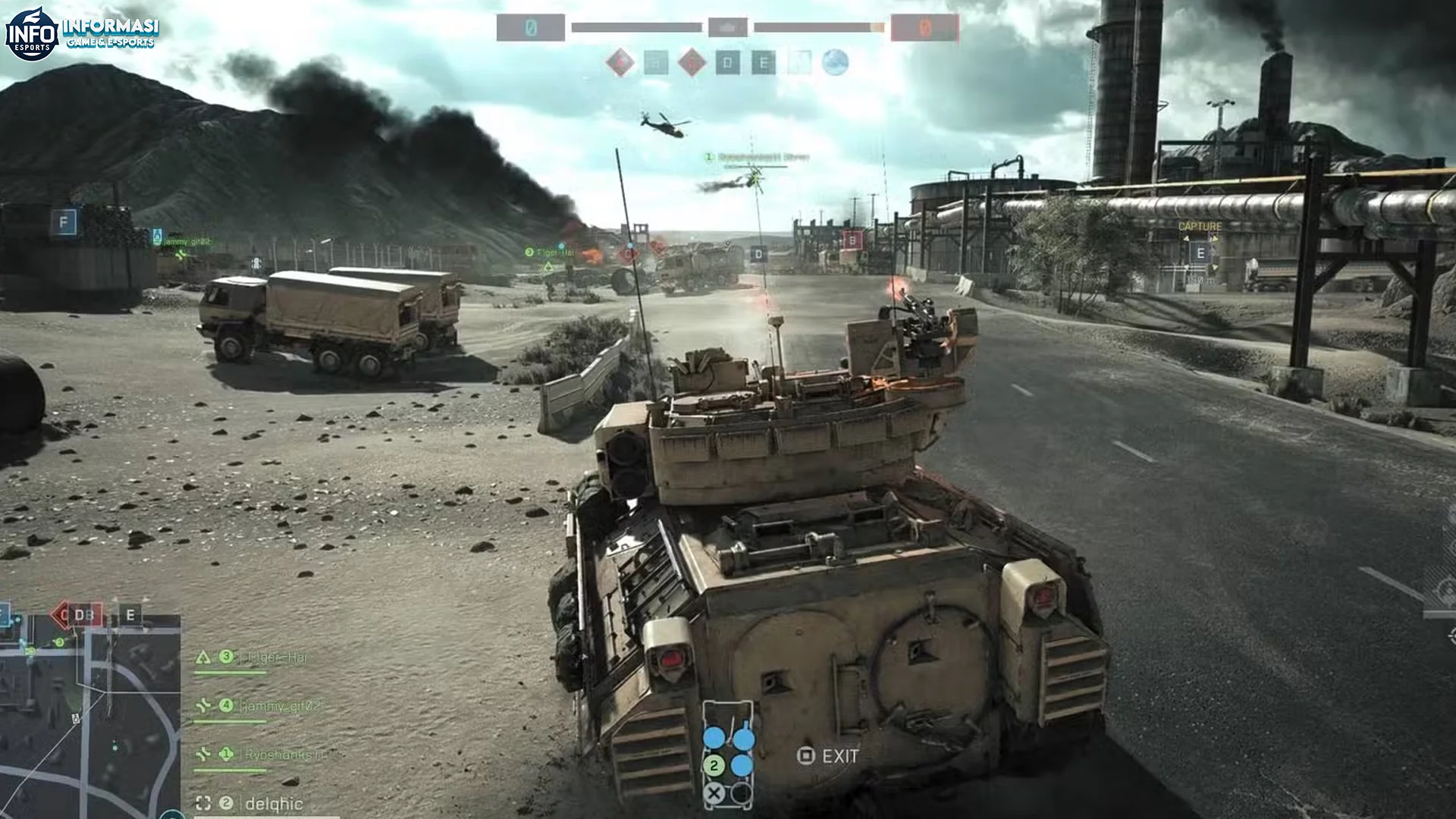Select your current seat marked 2 in the diagram
Viewport: 1456px width, 819px height.
[x=714, y=765]
